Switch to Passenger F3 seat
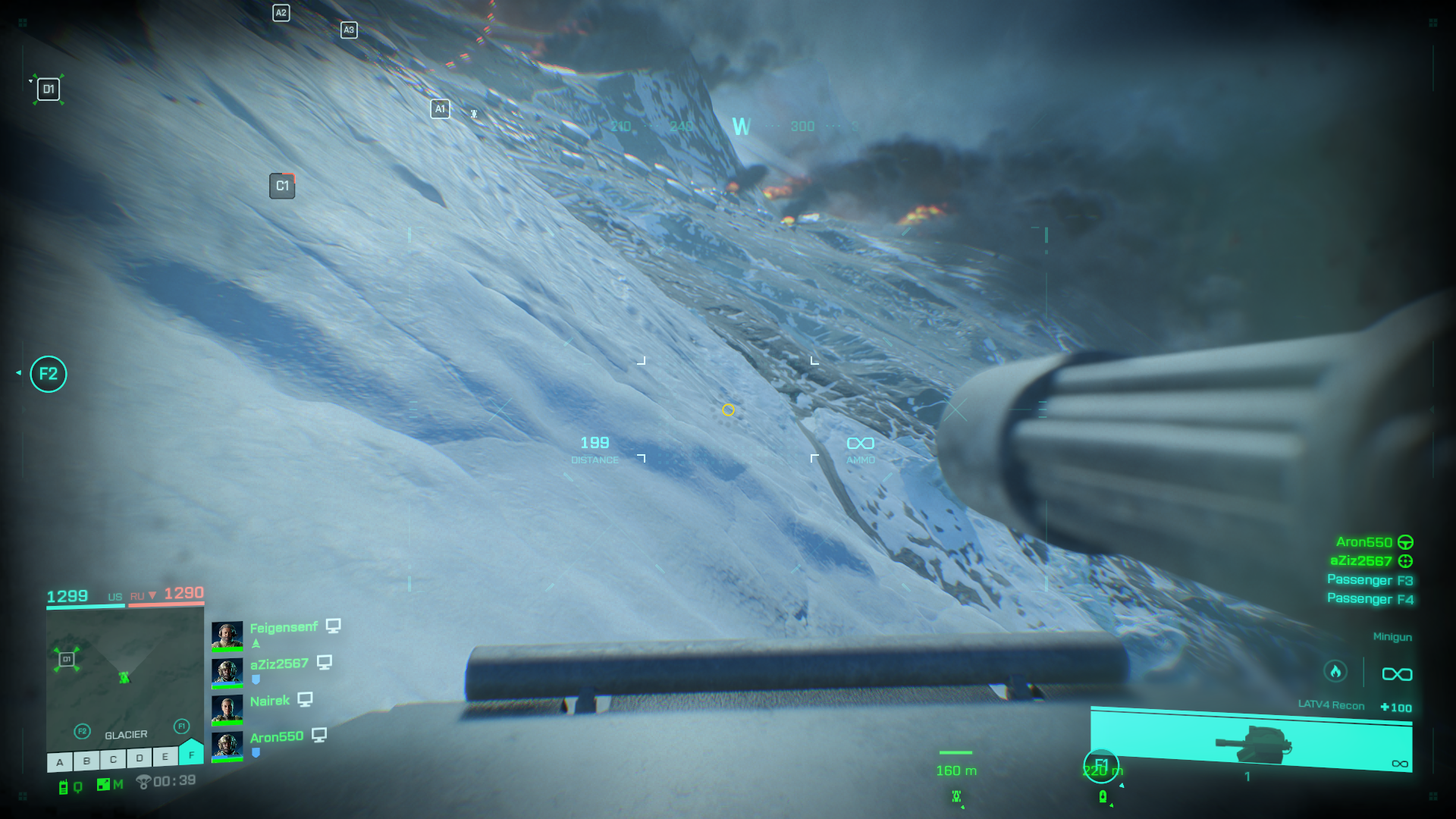The image size is (1456, 819). pyautogui.click(x=1370, y=580)
